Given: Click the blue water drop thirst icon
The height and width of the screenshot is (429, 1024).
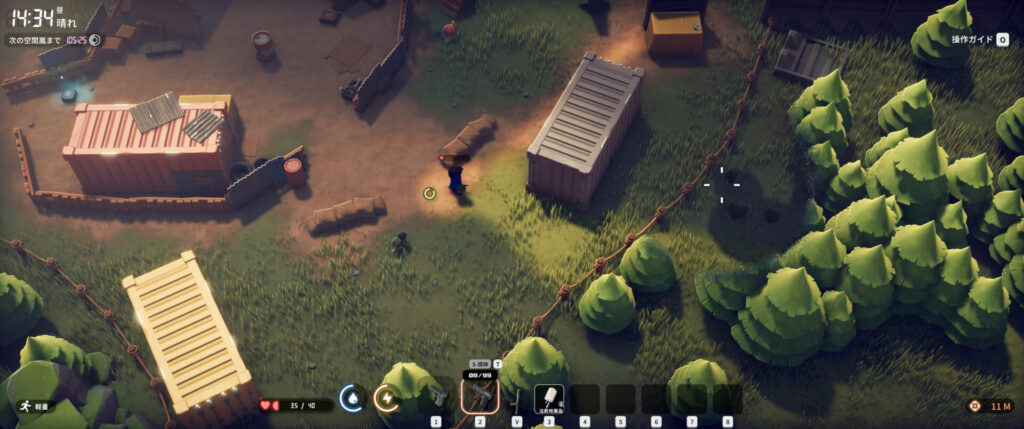Looking at the screenshot, I should 351,398.
